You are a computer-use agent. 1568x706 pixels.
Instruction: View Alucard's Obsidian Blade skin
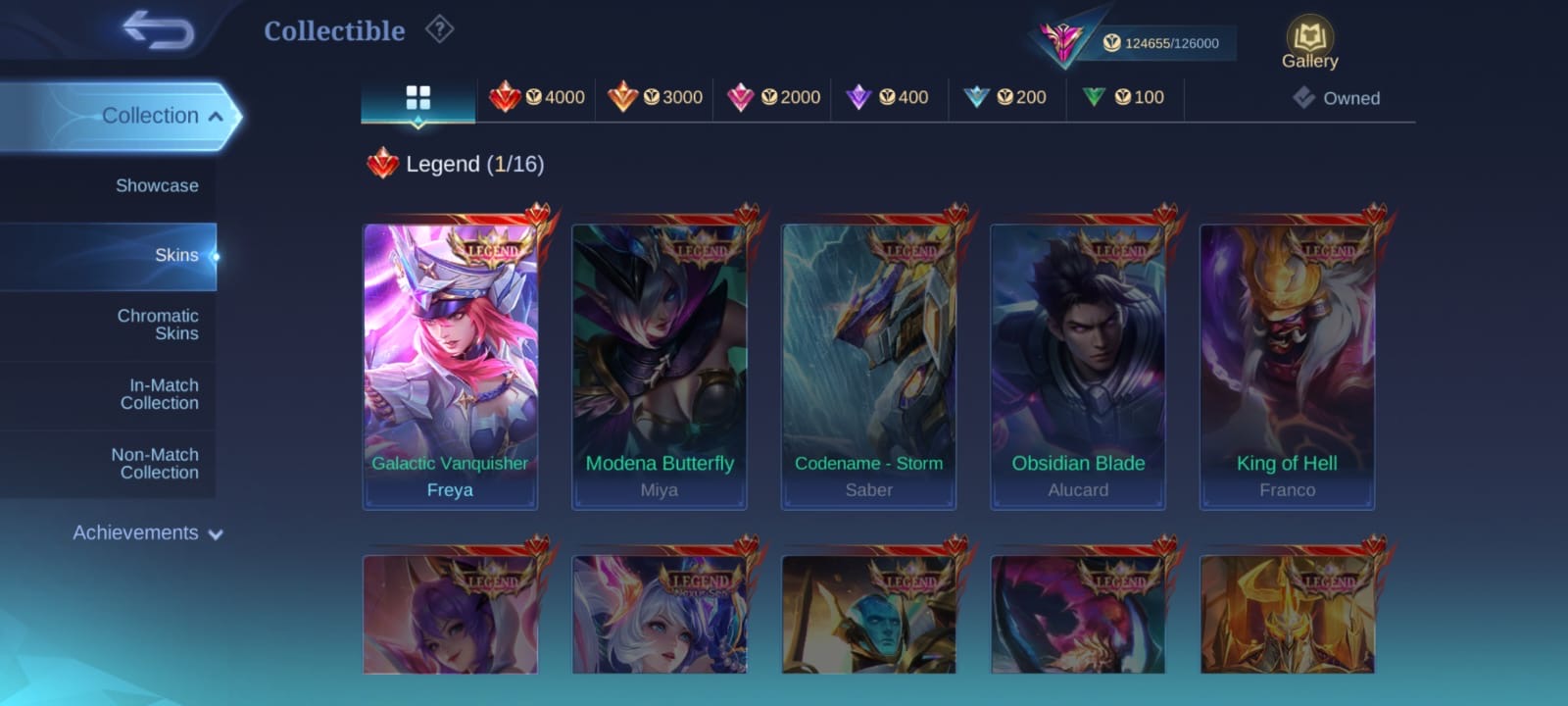coord(1078,365)
